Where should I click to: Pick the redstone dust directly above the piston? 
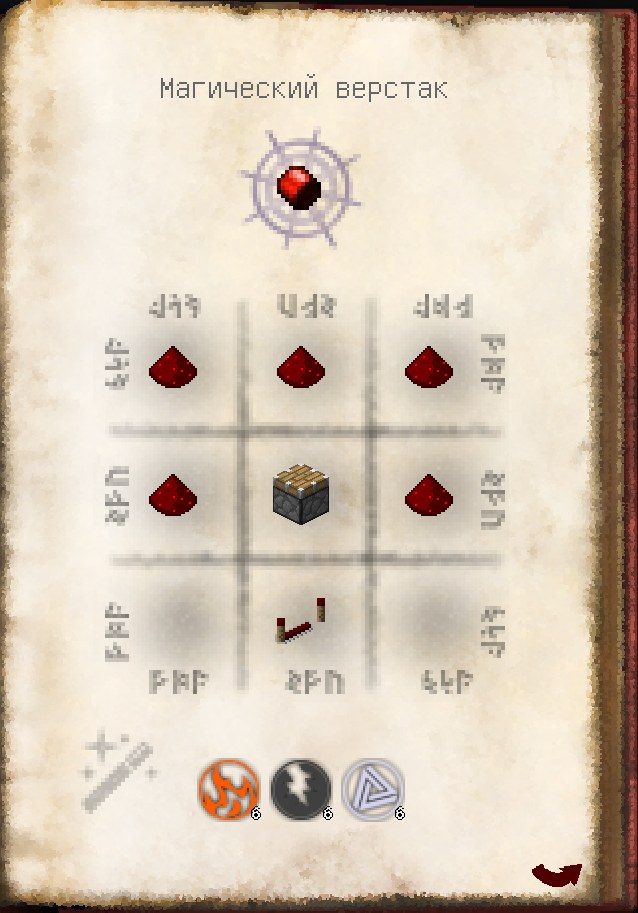[301, 367]
